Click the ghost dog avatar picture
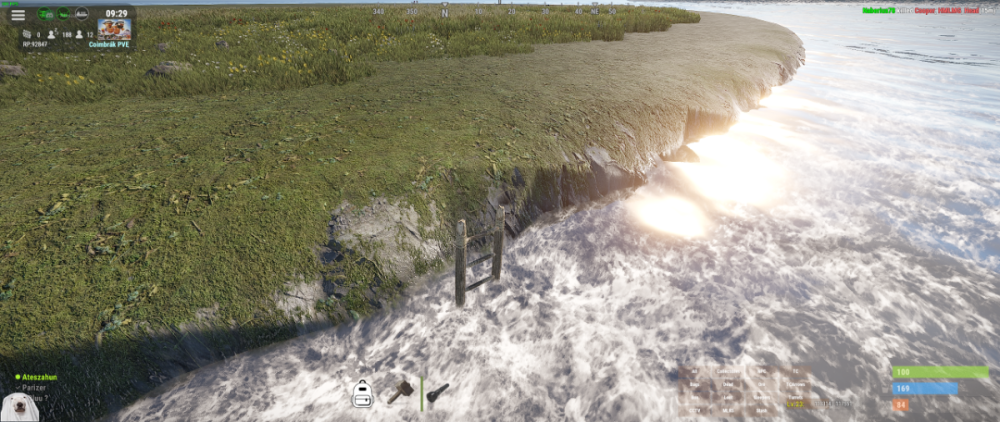1000x422 pixels. click(x=18, y=407)
